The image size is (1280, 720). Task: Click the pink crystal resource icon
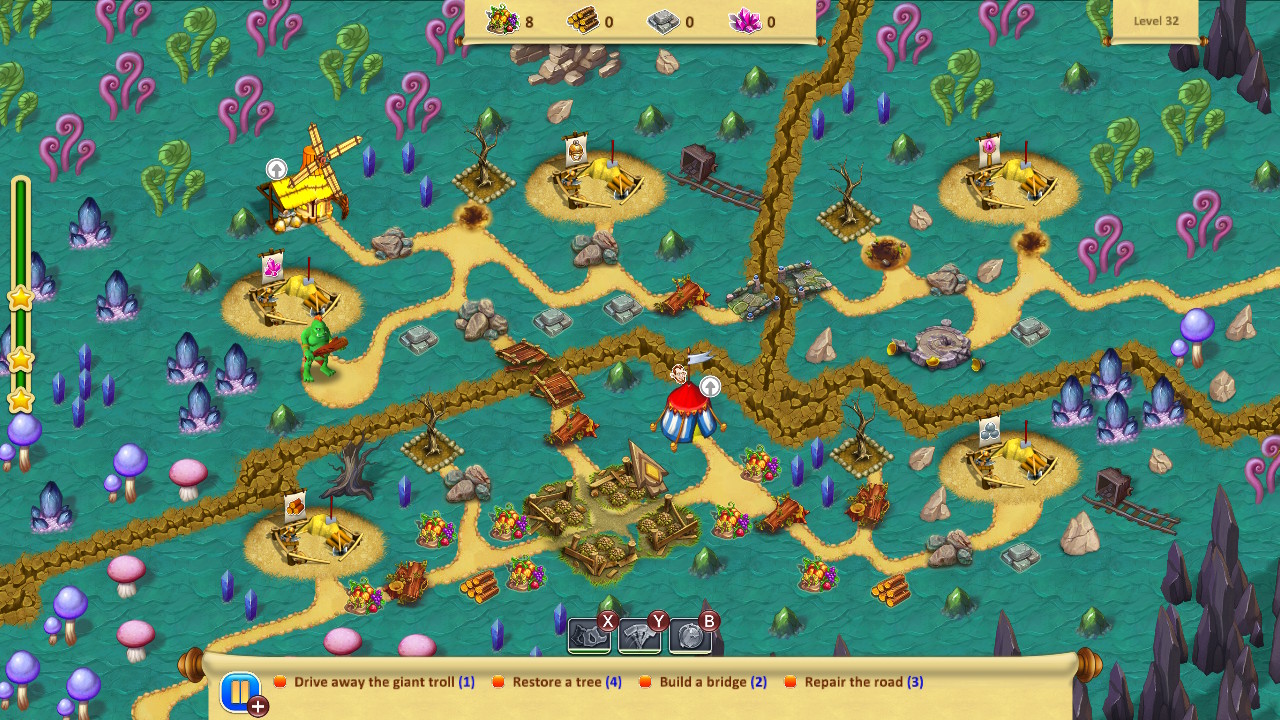747,19
